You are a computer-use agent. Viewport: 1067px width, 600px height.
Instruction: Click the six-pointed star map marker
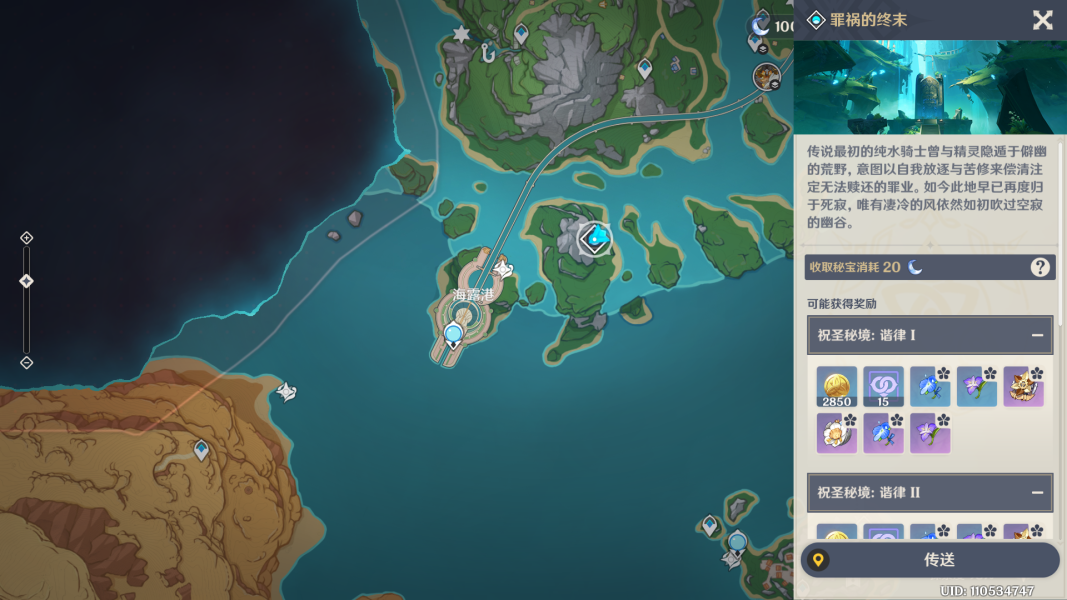click(461, 34)
